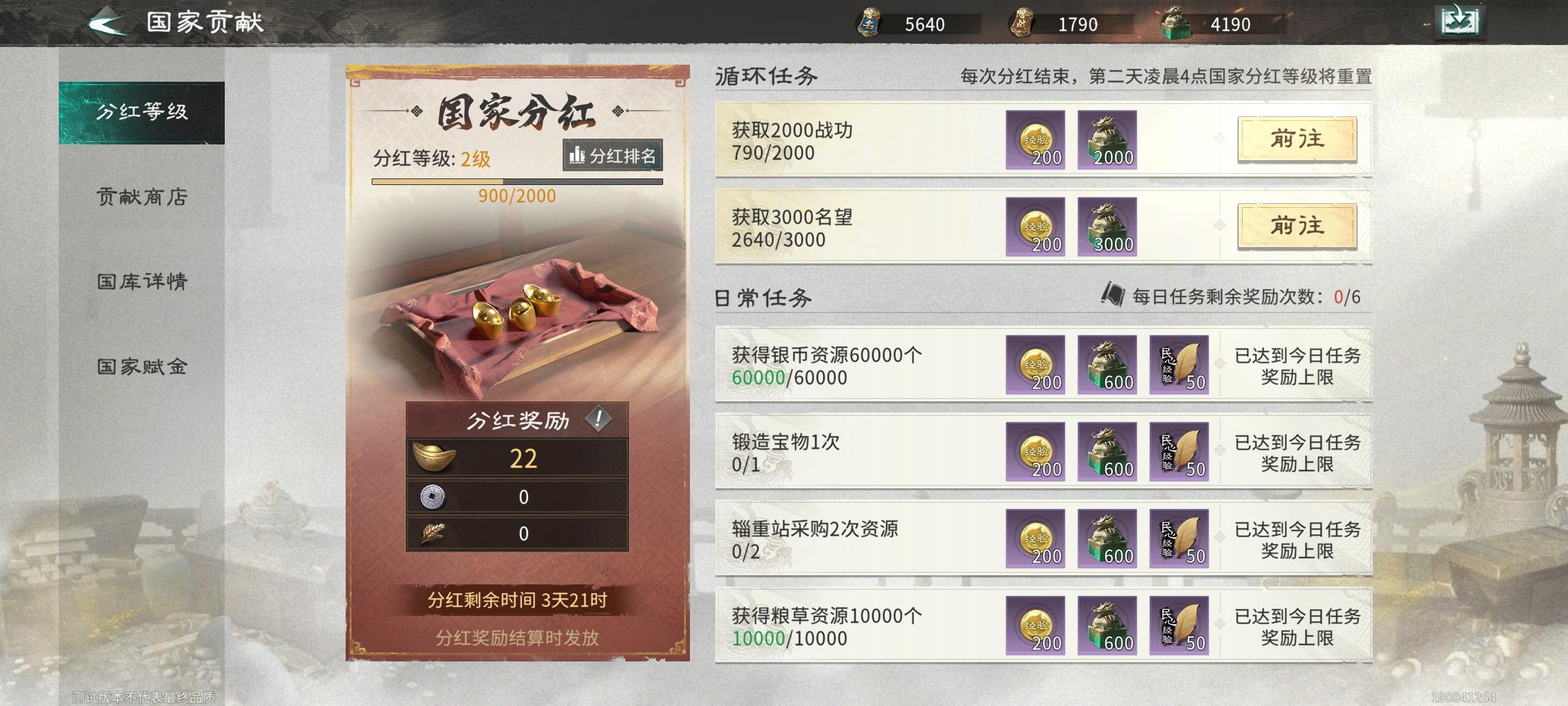Switch to the 贡献商店 tab
Image resolution: width=1568 pixels, height=706 pixels.
tap(142, 198)
